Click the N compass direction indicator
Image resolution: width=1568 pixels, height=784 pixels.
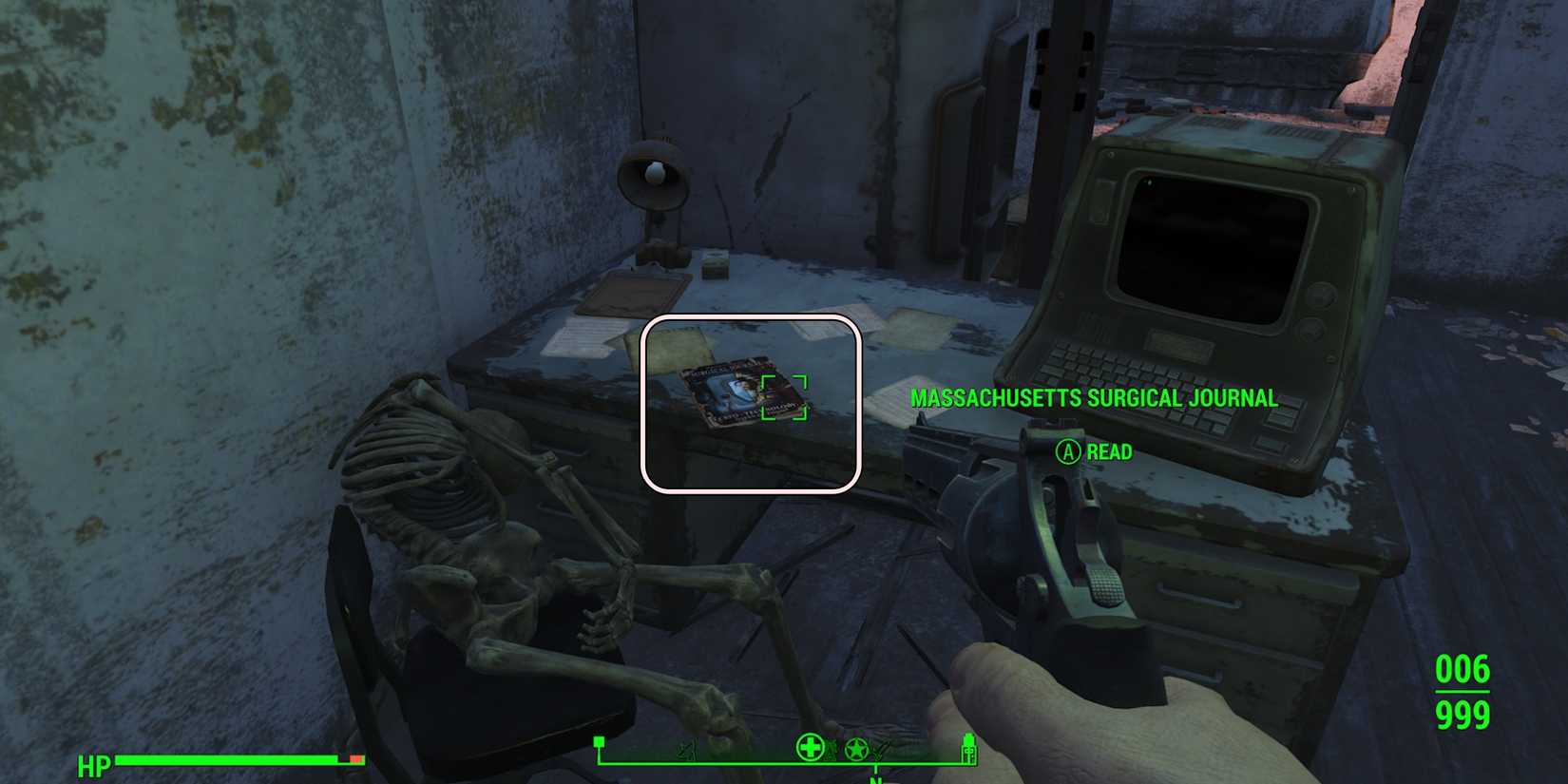click(876, 780)
